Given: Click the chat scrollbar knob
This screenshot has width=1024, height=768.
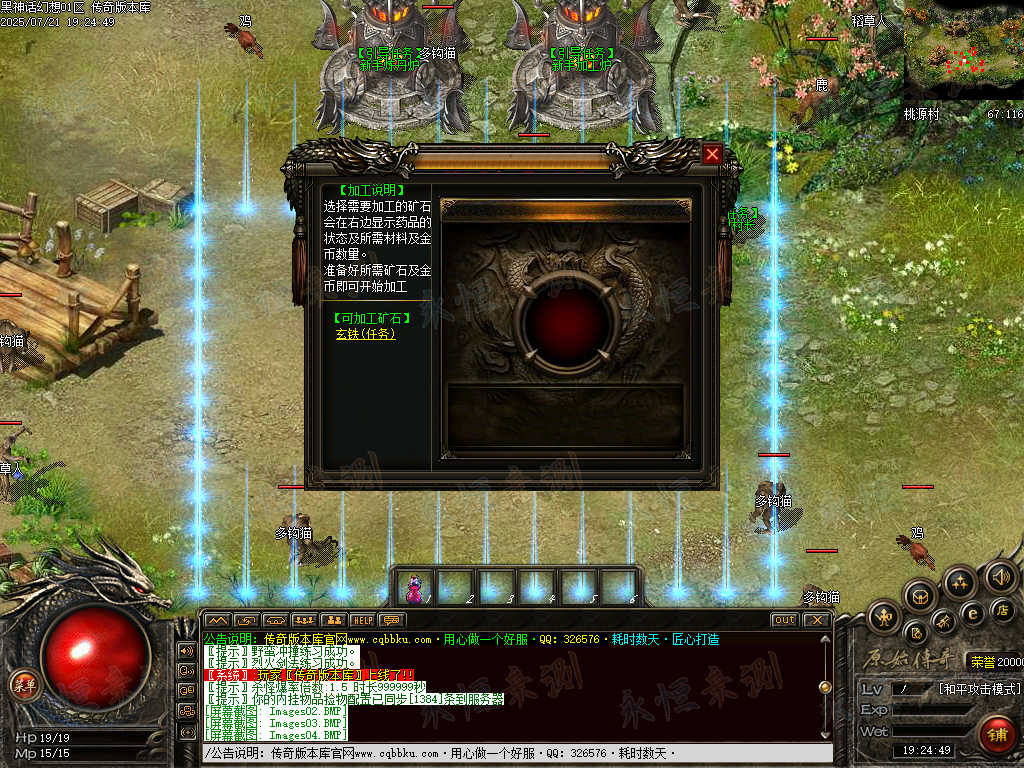Looking at the screenshot, I should pyautogui.click(x=825, y=687).
